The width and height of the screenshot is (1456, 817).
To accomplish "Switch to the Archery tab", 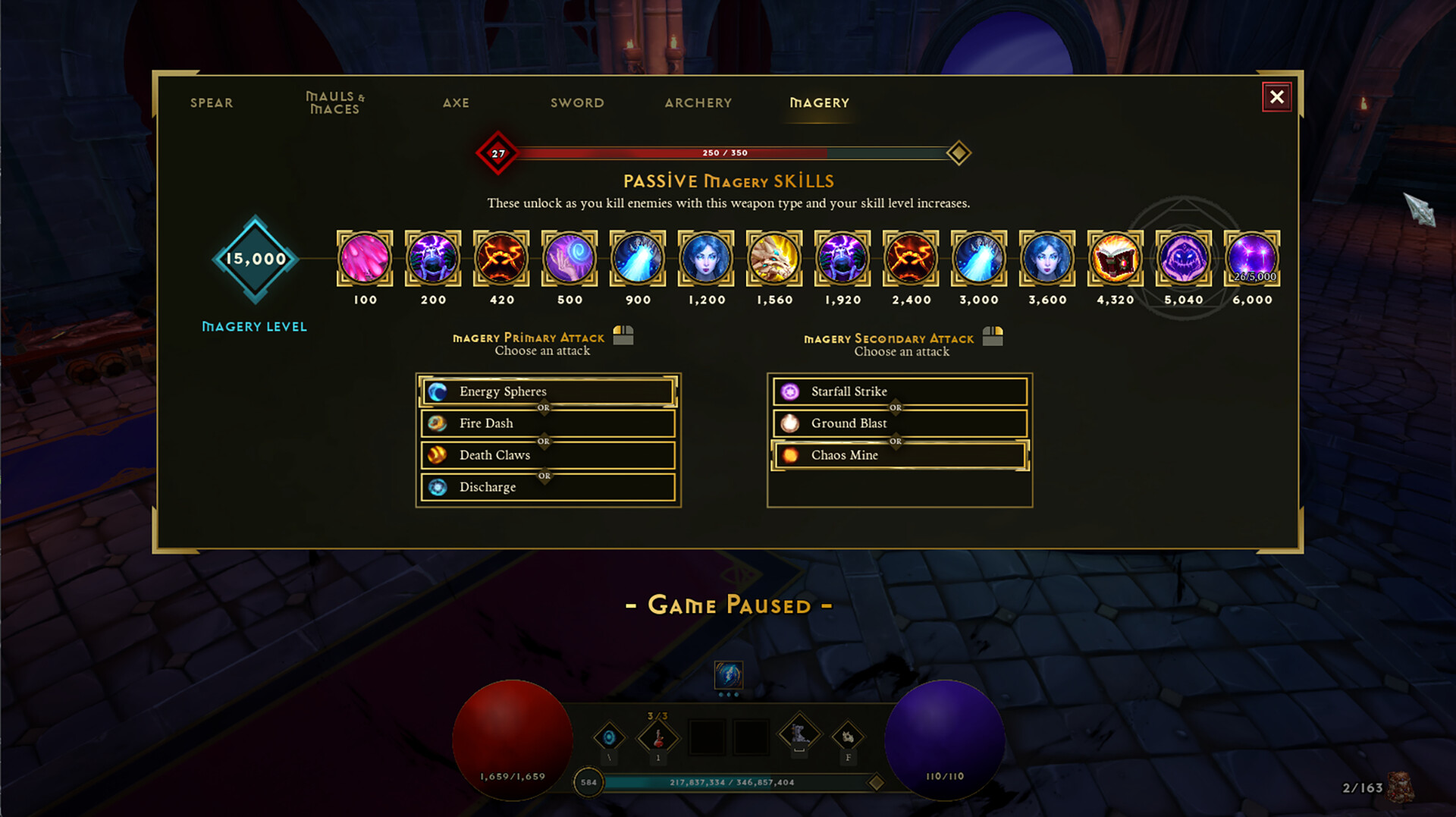I will coord(698,102).
